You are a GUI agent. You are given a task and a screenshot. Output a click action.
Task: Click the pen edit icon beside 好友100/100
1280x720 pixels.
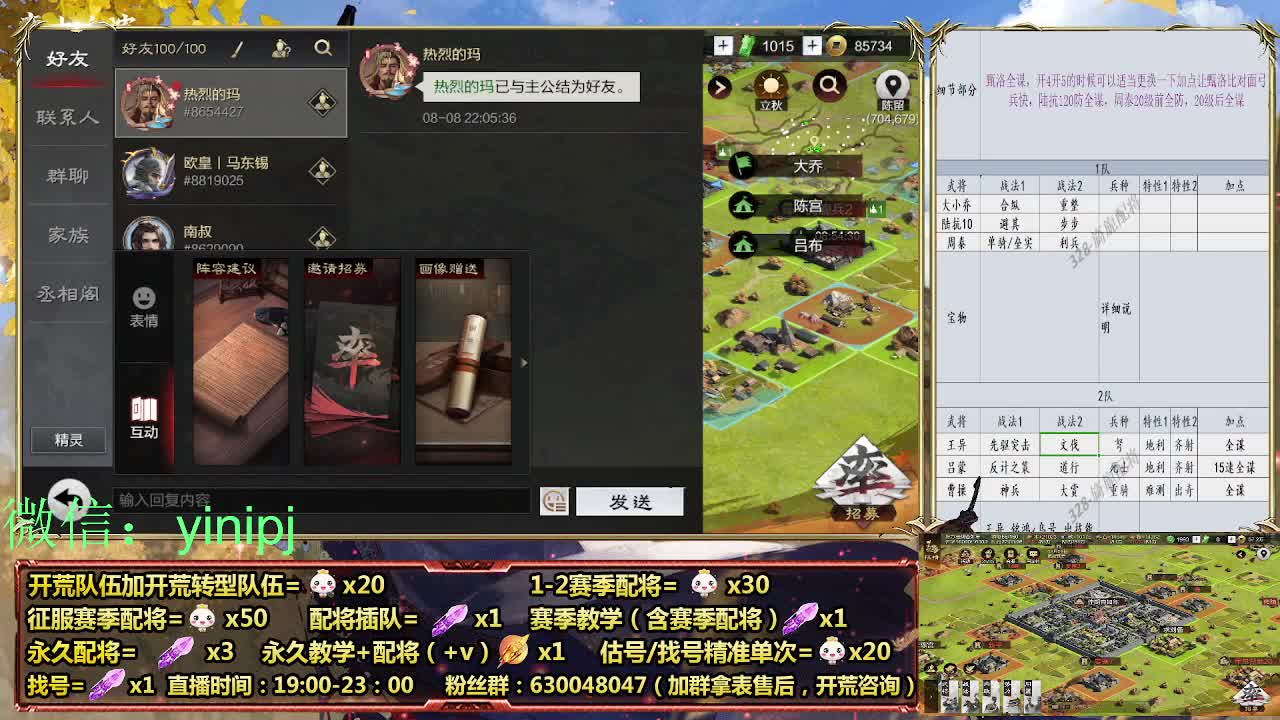[x=237, y=47]
